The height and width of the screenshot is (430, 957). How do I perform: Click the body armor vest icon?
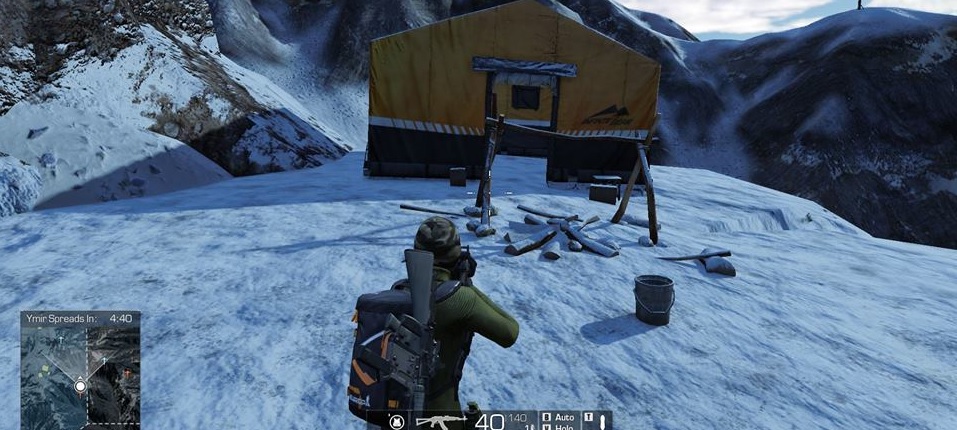click(397, 421)
